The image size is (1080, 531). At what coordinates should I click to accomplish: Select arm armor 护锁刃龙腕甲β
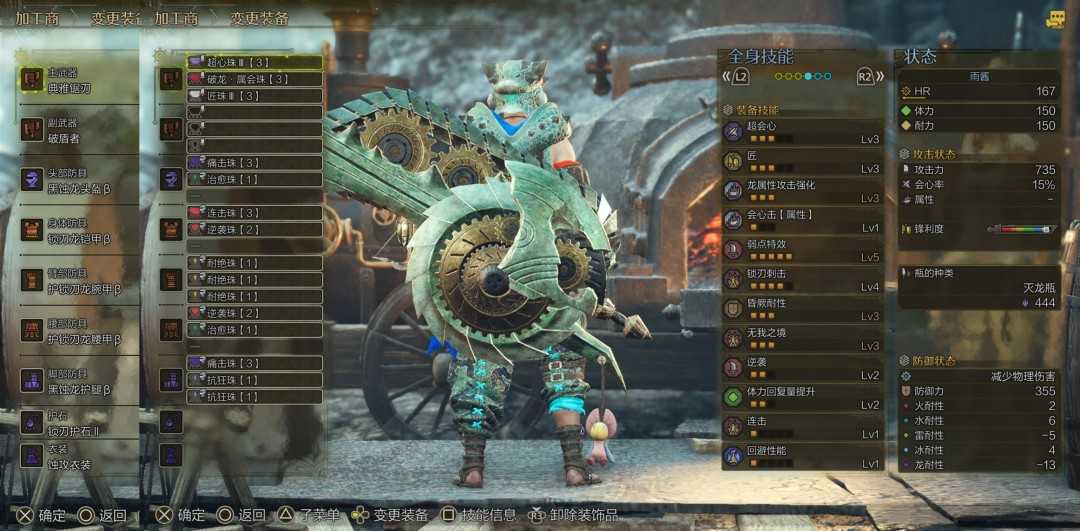point(75,281)
